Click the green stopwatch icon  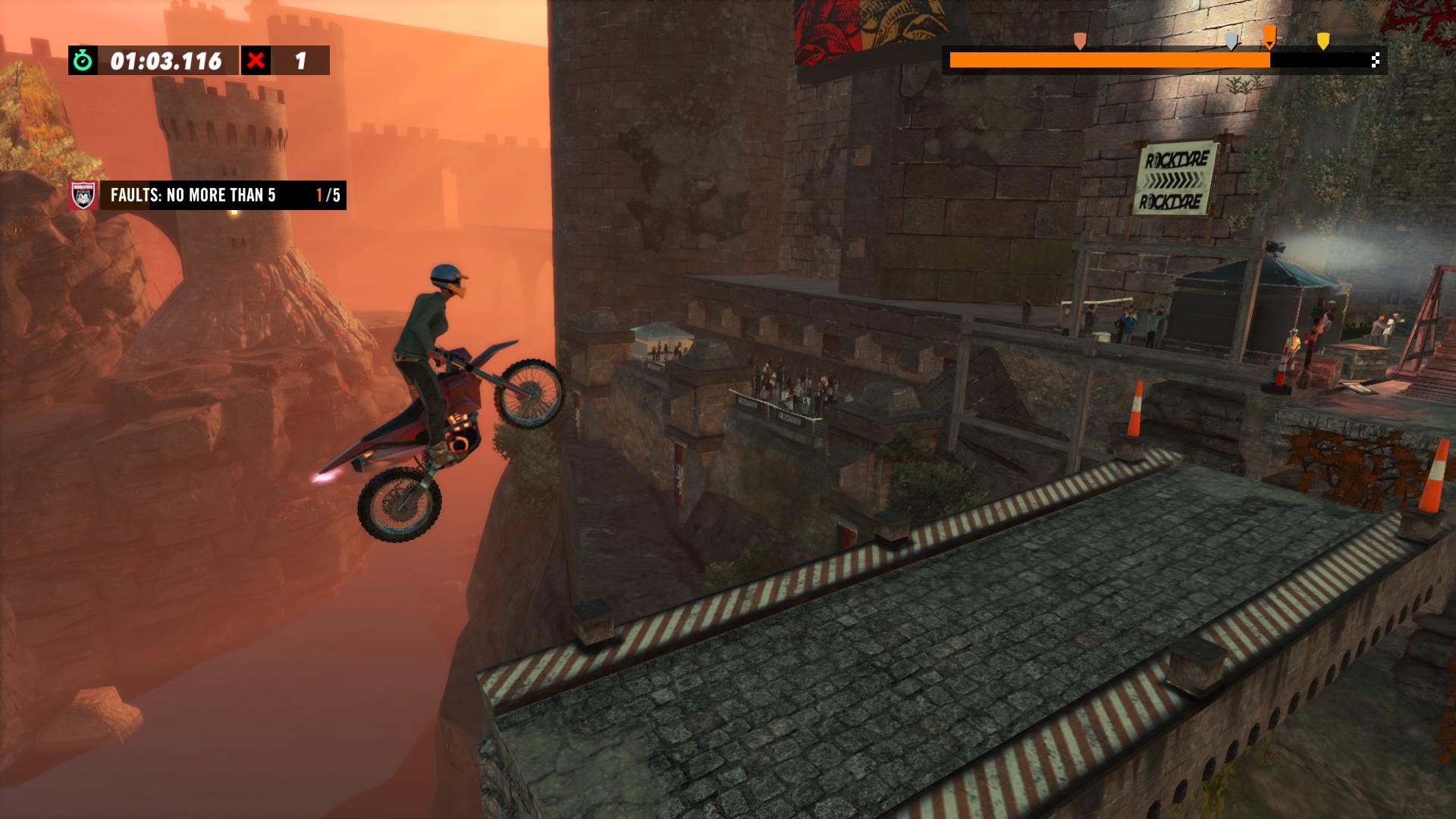click(x=83, y=61)
